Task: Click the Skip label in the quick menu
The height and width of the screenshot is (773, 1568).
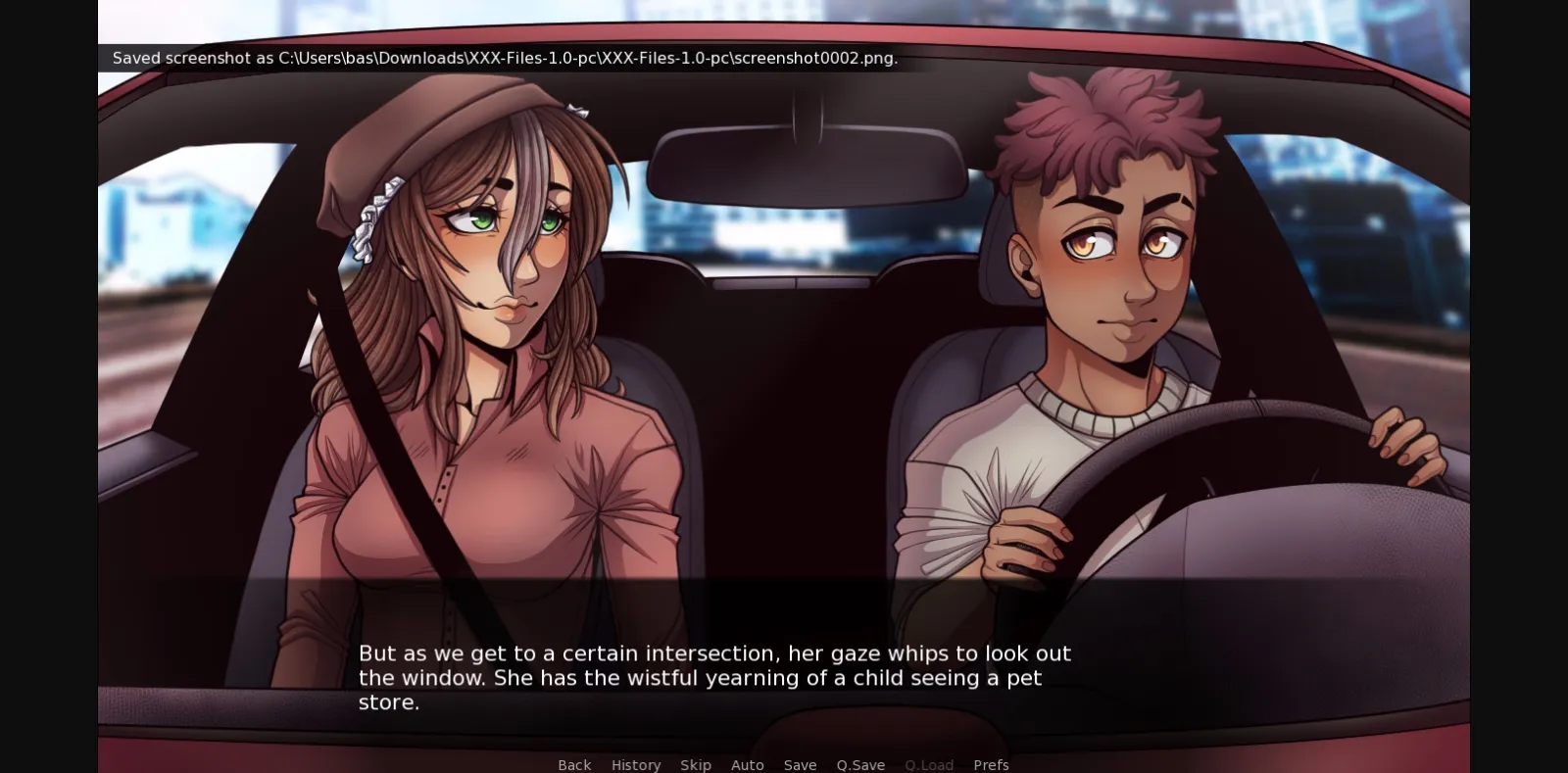Action: [696, 764]
